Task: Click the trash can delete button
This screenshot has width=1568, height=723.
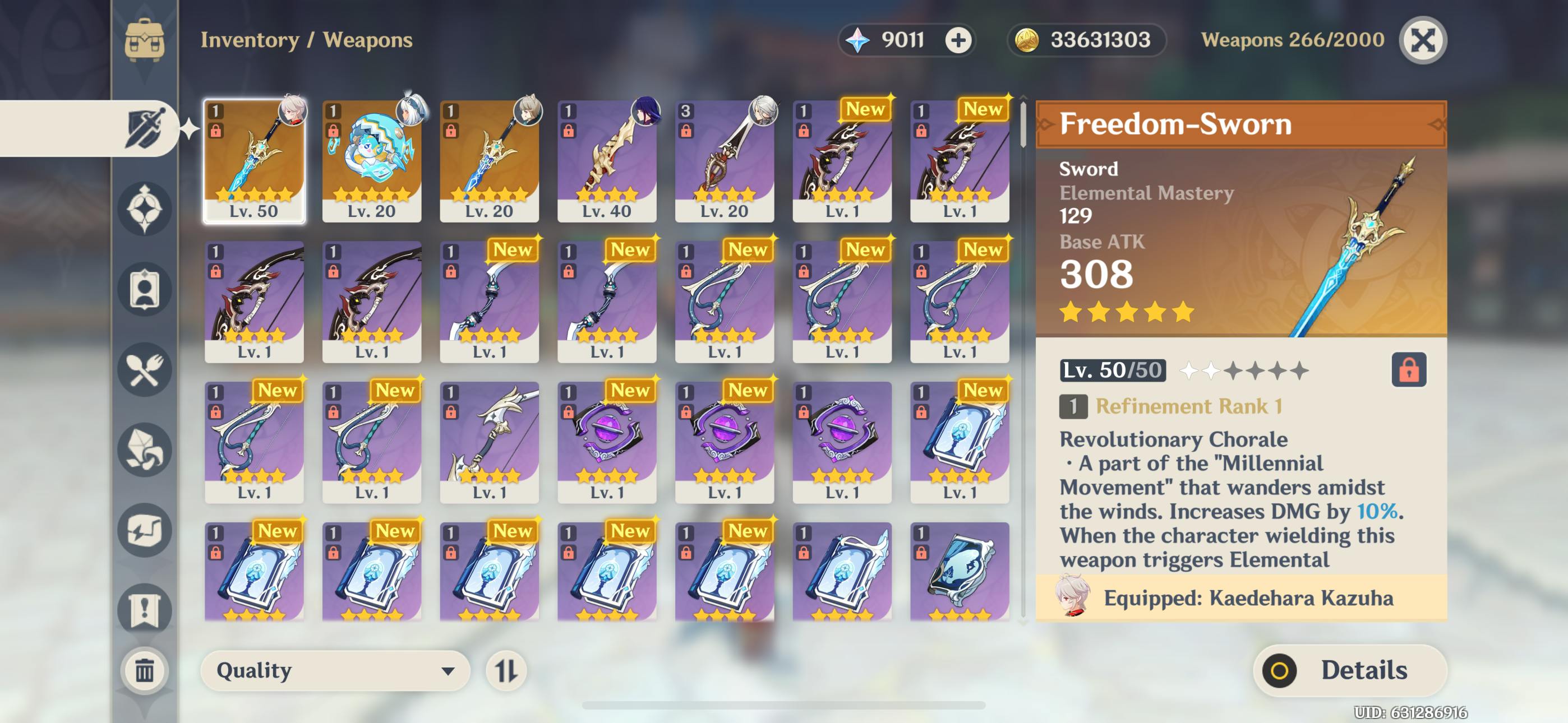Action: pyautogui.click(x=144, y=670)
